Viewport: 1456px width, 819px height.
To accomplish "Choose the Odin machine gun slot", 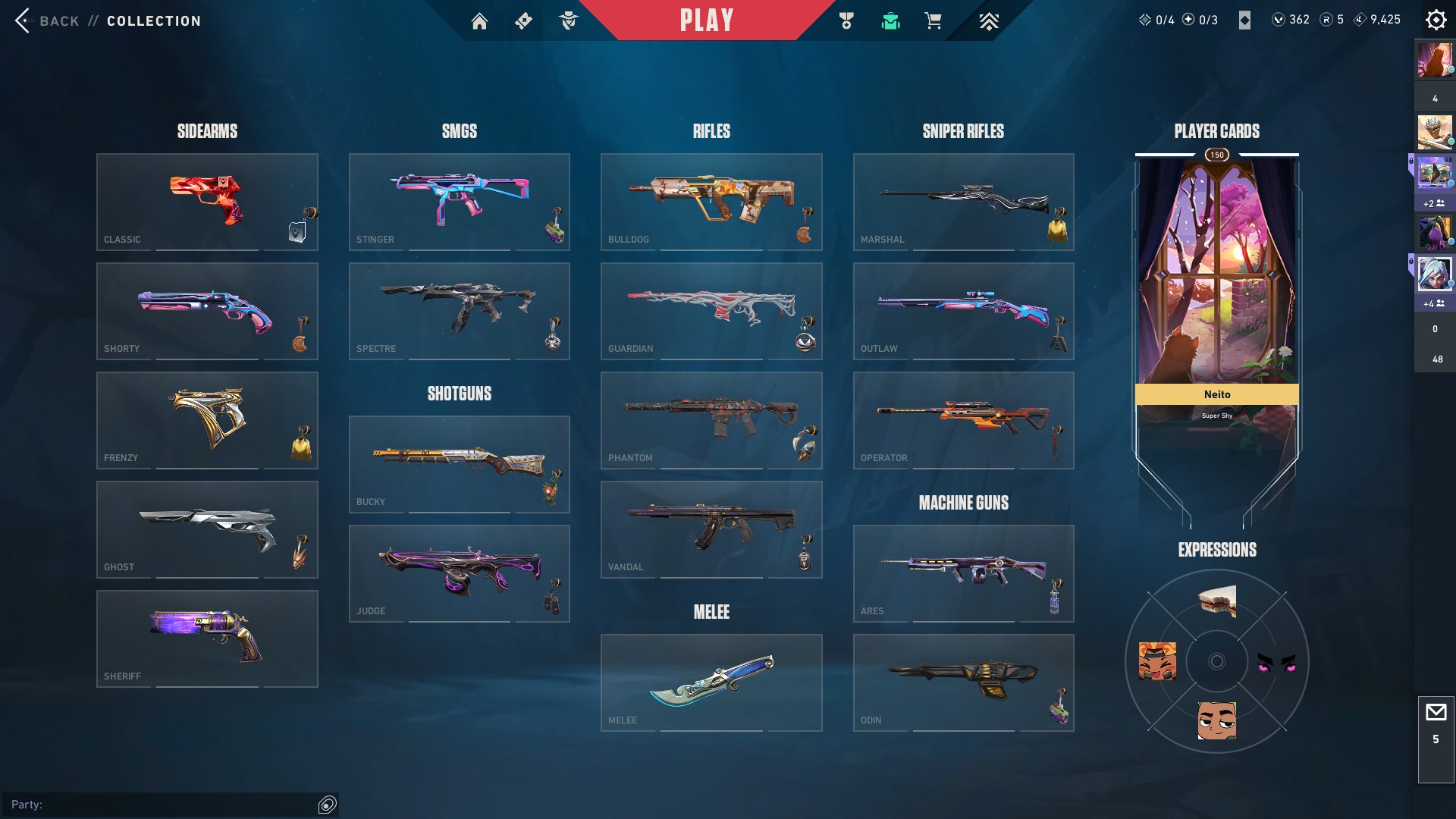I will [963, 682].
